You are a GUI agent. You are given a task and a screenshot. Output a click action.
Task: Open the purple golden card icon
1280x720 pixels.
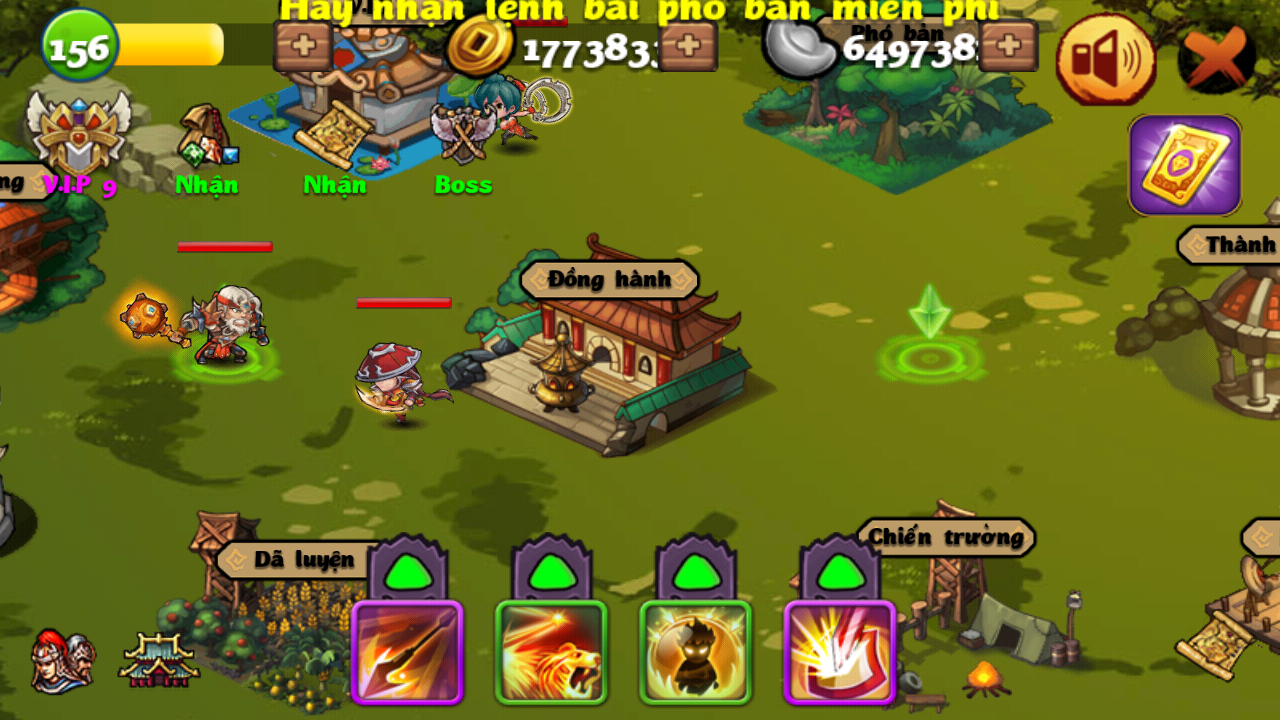click(x=1185, y=165)
